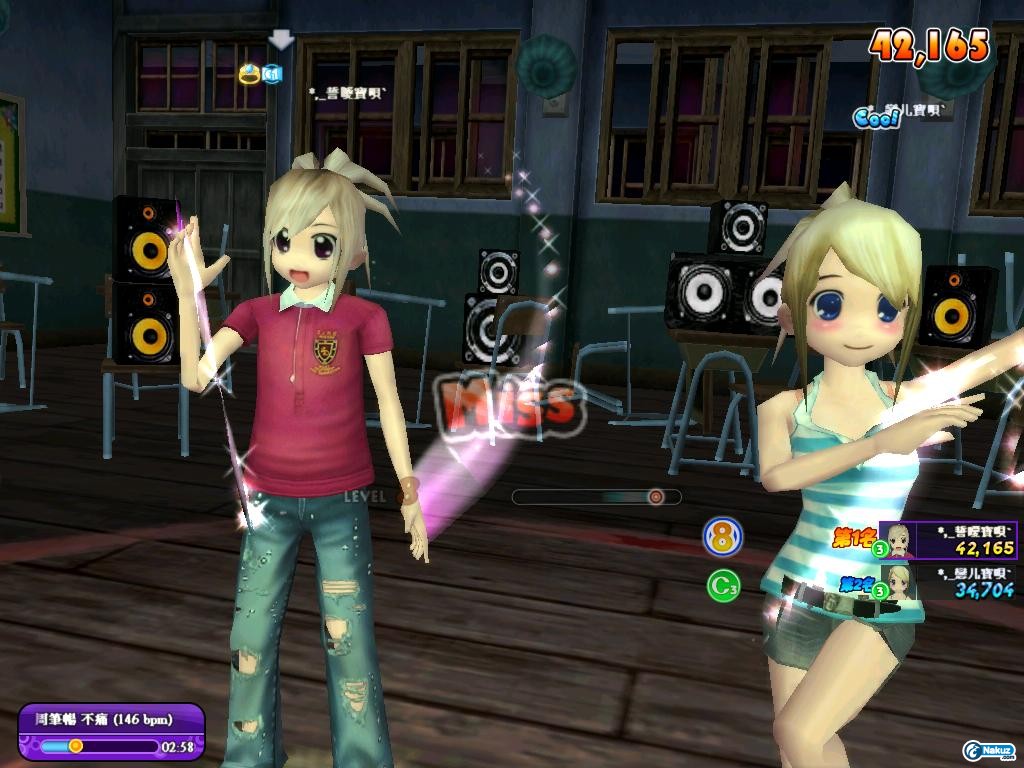Open the Nakuz watermark logo
This screenshot has height=768, width=1024.
(x=990, y=750)
